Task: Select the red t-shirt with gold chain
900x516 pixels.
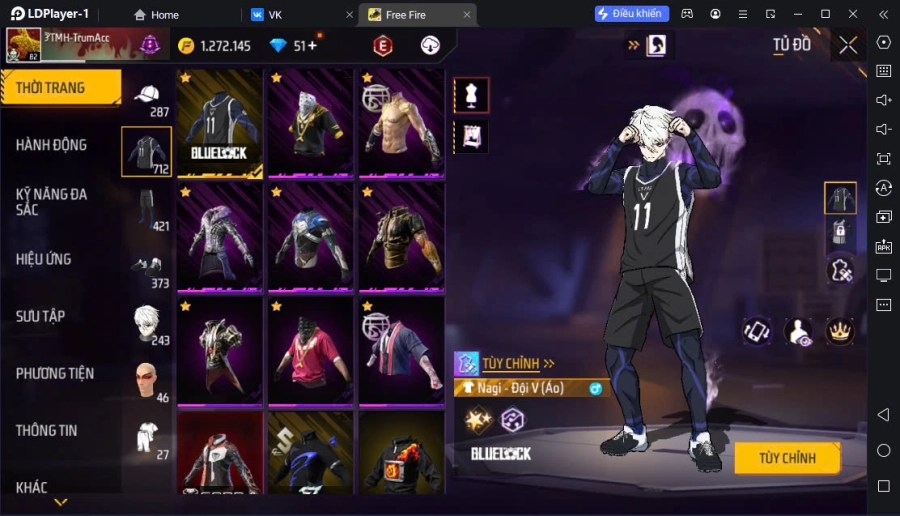Action: tap(310, 351)
